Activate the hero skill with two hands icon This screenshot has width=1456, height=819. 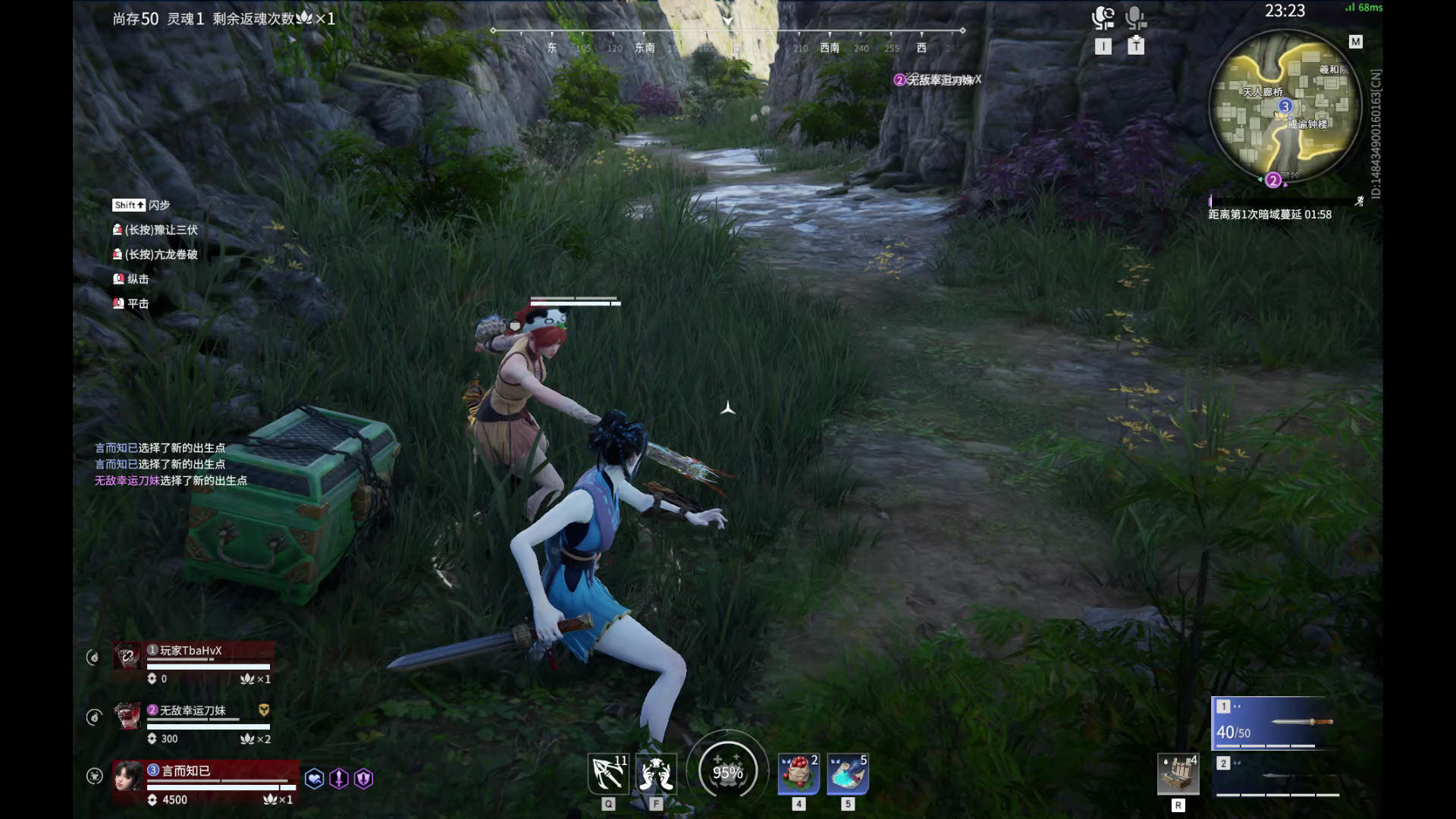pos(656,773)
